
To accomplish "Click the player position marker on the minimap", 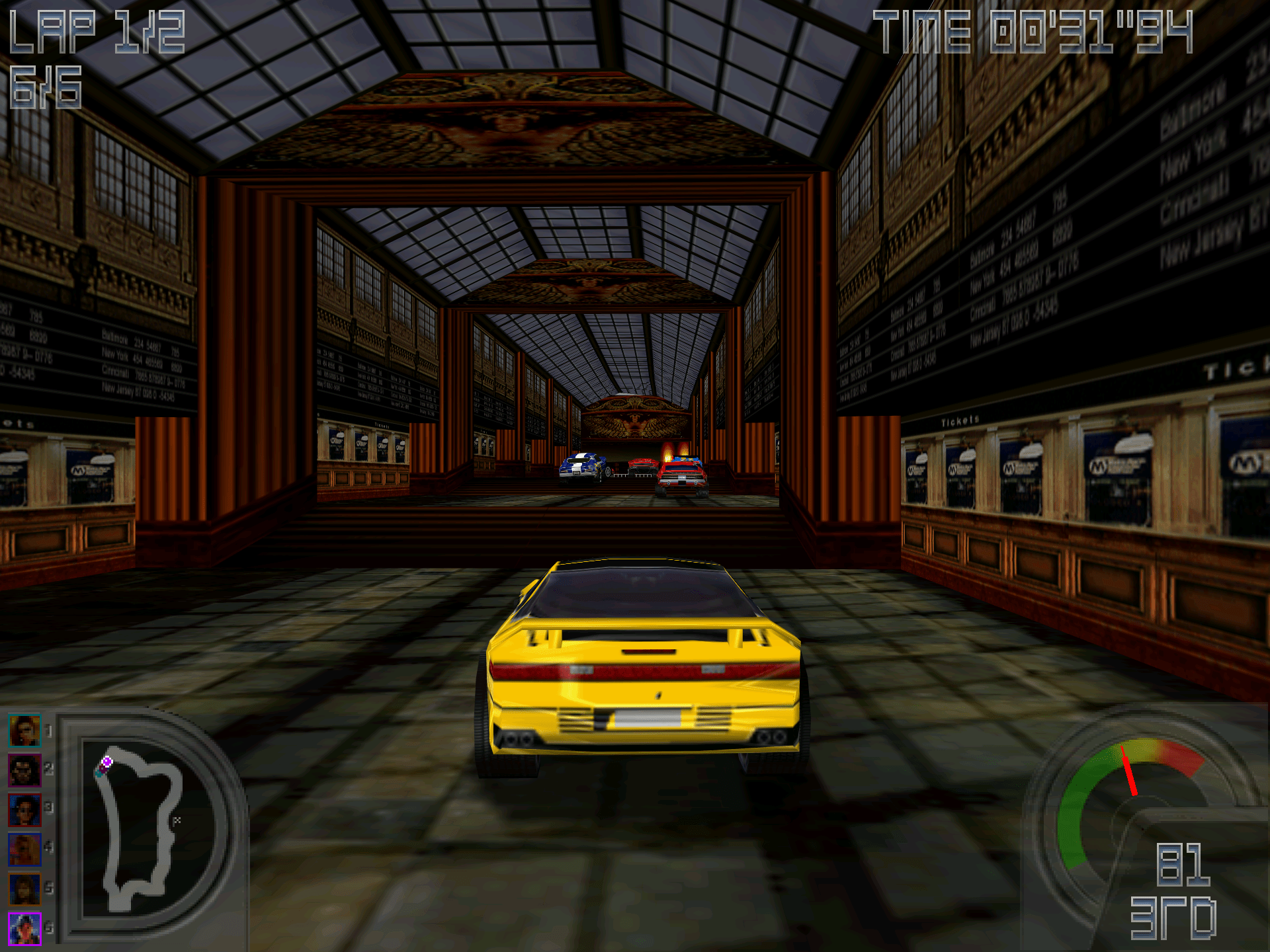I will [x=107, y=761].
